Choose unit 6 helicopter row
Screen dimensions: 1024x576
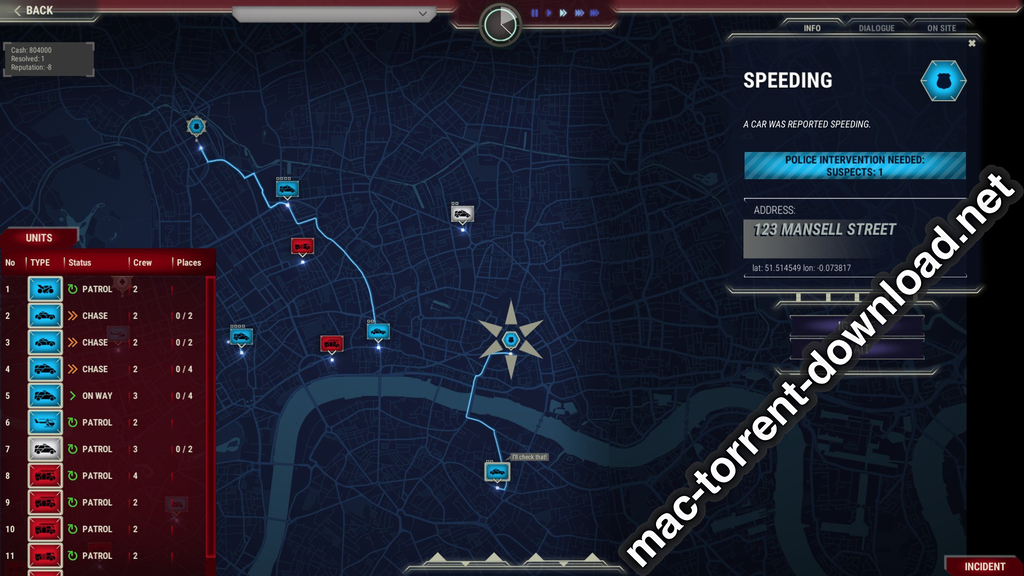pos(45,422)
